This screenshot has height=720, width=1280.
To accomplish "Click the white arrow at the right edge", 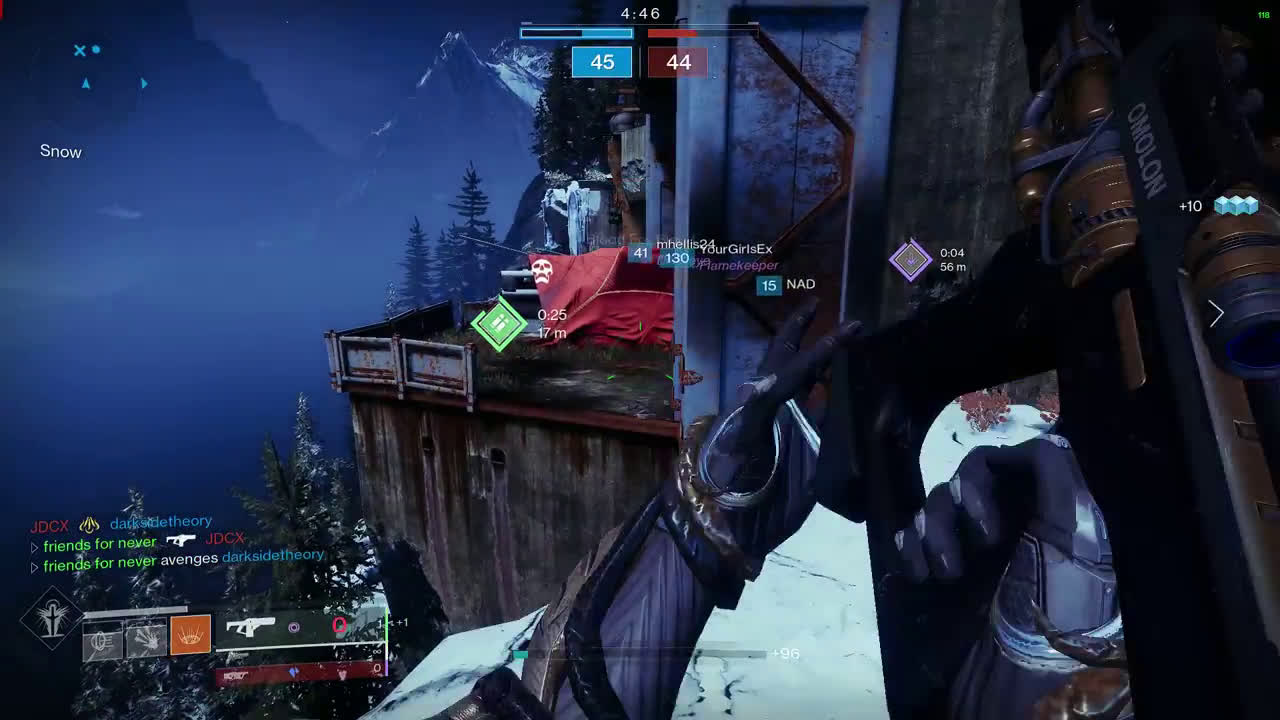I will [1216, 313].
